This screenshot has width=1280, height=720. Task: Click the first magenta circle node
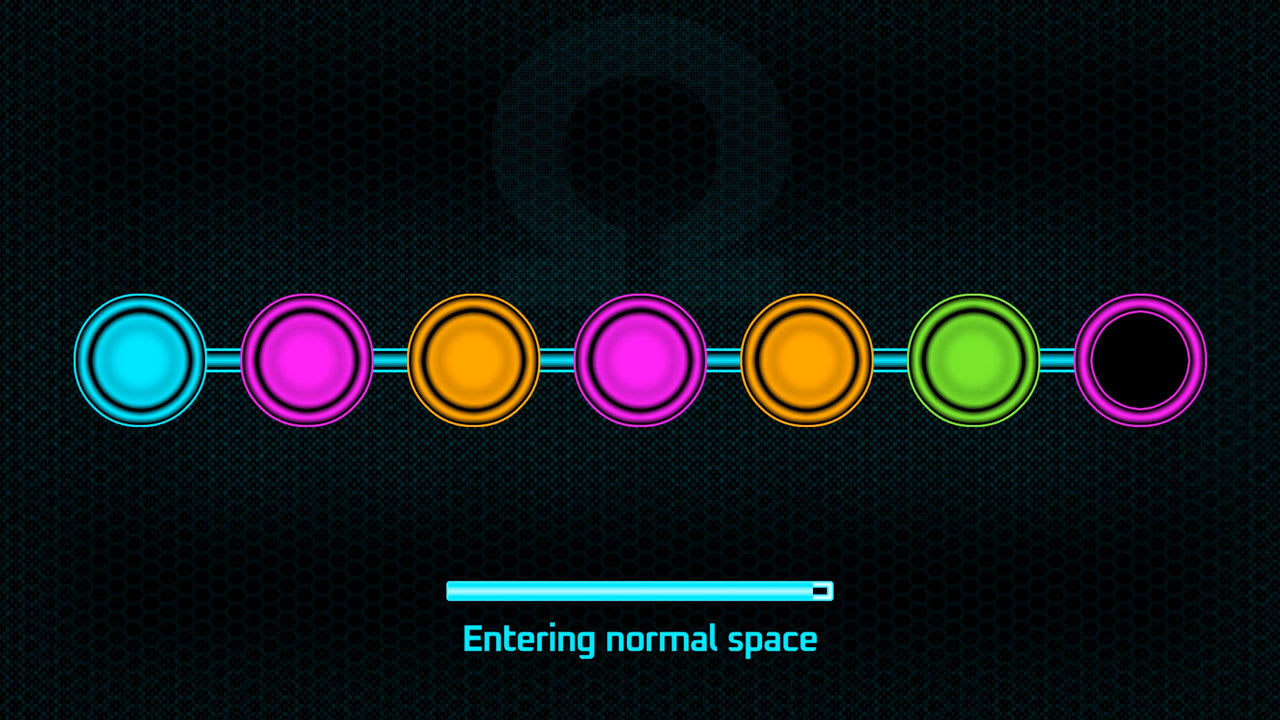point(307,361)
